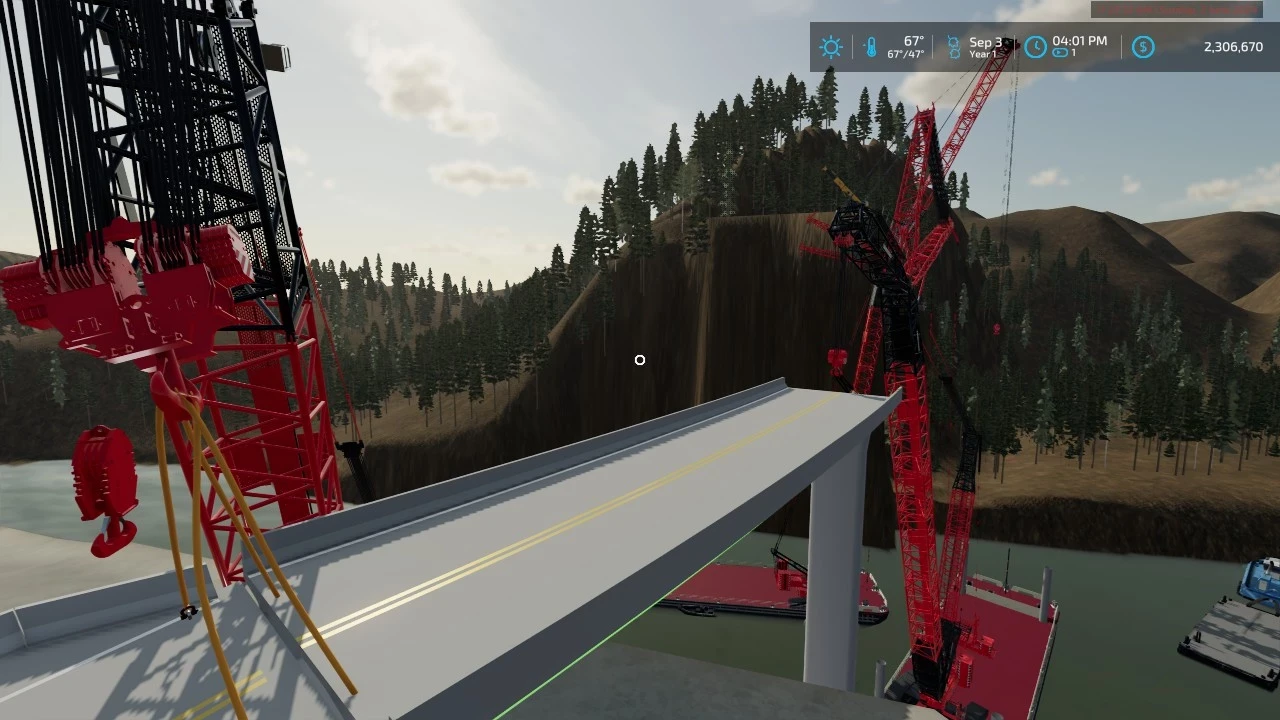Select the time scale playback icon beside 04:01 PM
This screenshot has width=1280, height=720.
pyautogui.click(x=1062, y=50)
